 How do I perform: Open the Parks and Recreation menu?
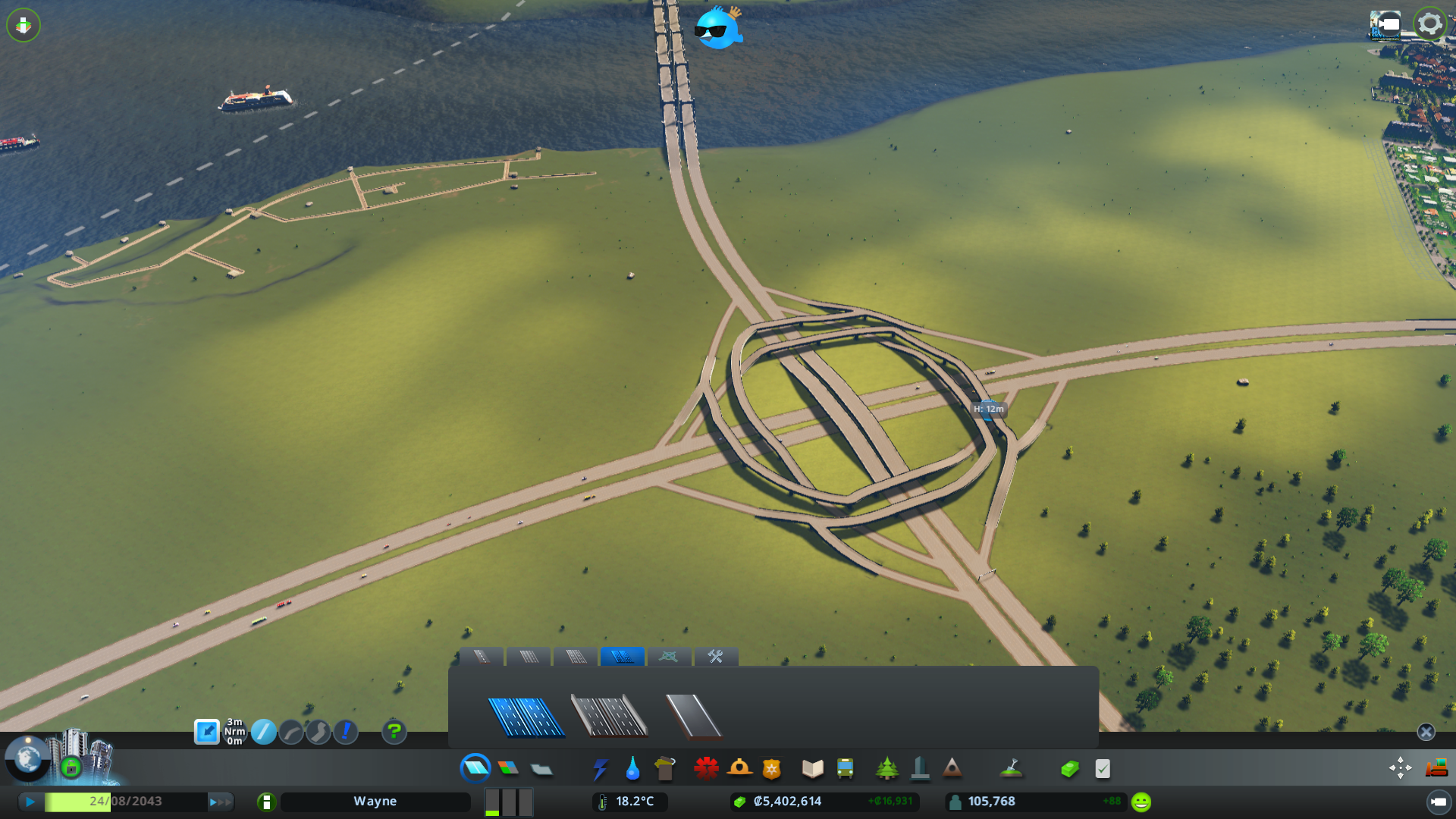[887, 768]
